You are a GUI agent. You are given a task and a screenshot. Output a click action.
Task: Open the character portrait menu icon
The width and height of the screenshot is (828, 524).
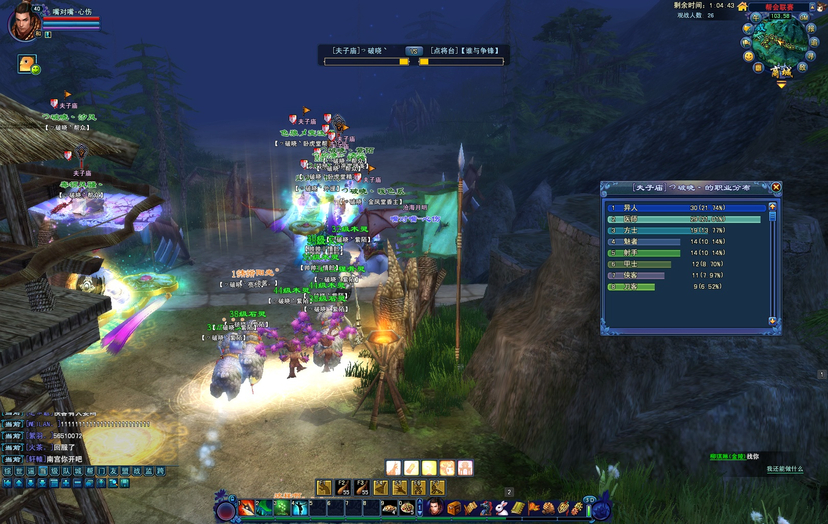[x=435, y=508]
